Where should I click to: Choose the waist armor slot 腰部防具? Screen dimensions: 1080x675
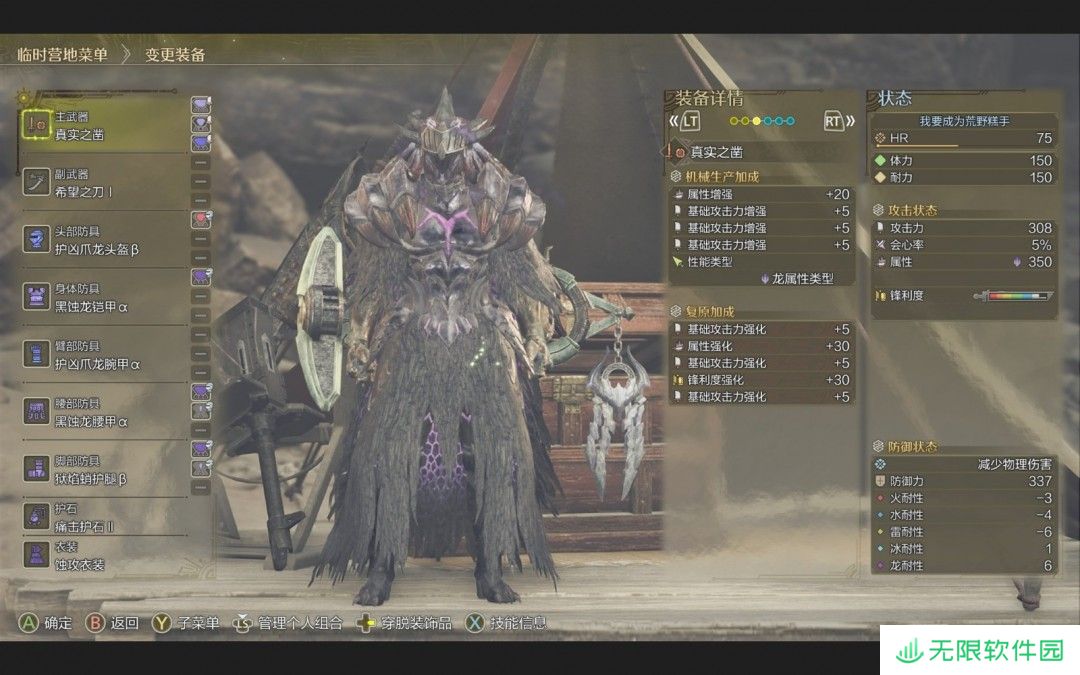click(x=100, y=412)
